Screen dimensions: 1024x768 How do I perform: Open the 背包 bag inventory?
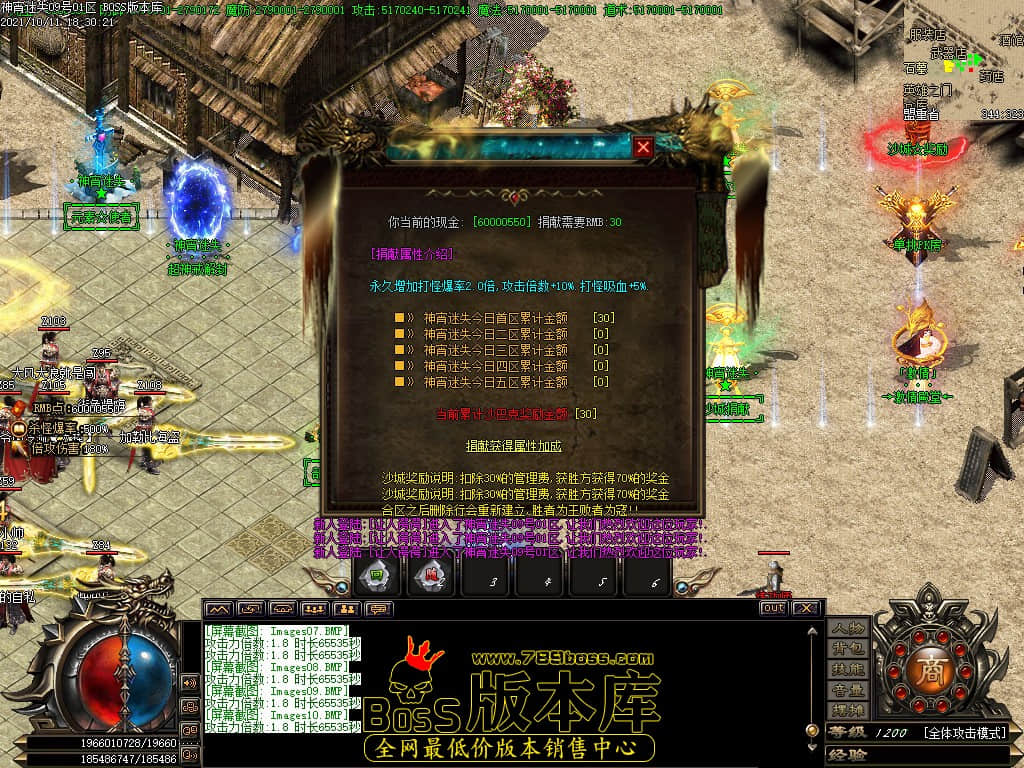(847, 650)
